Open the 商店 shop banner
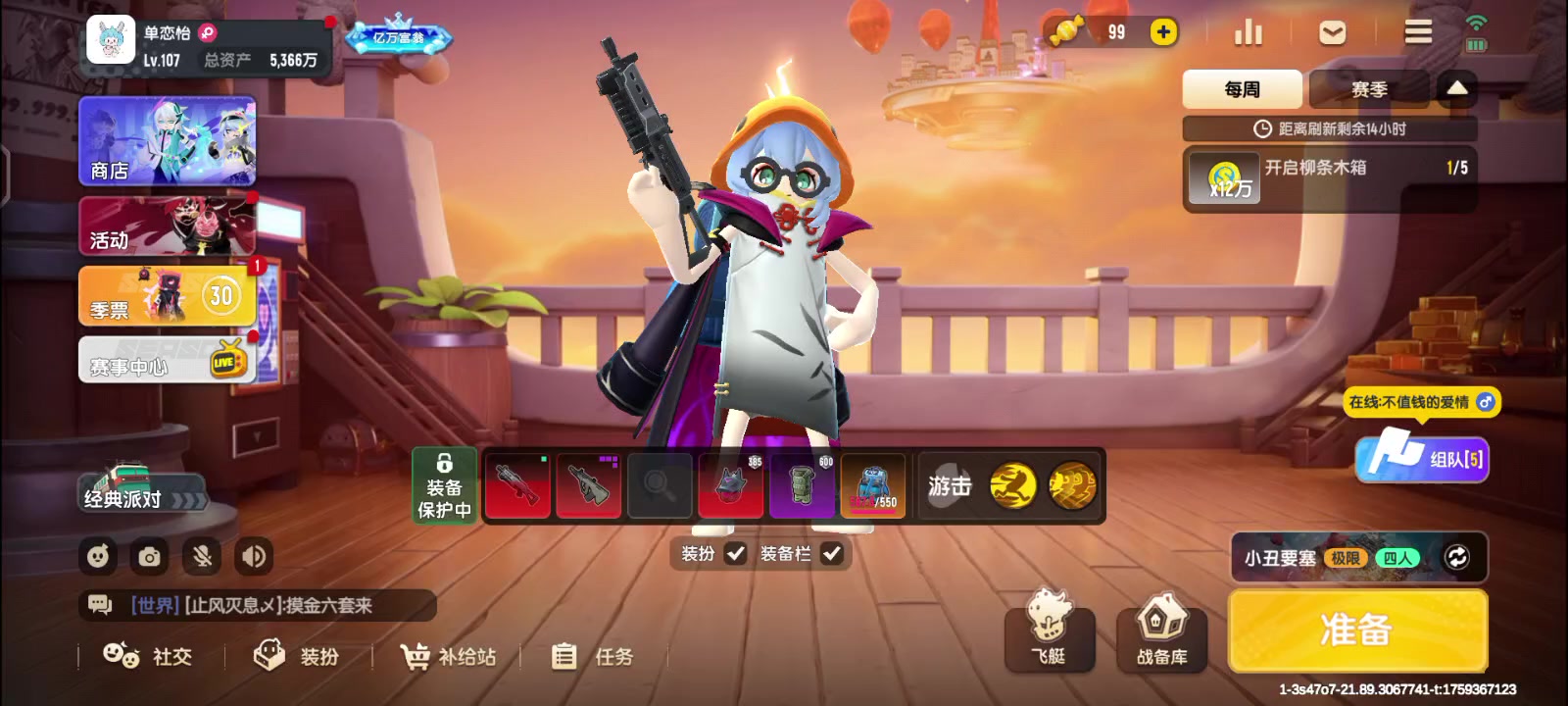 point(168,141)
